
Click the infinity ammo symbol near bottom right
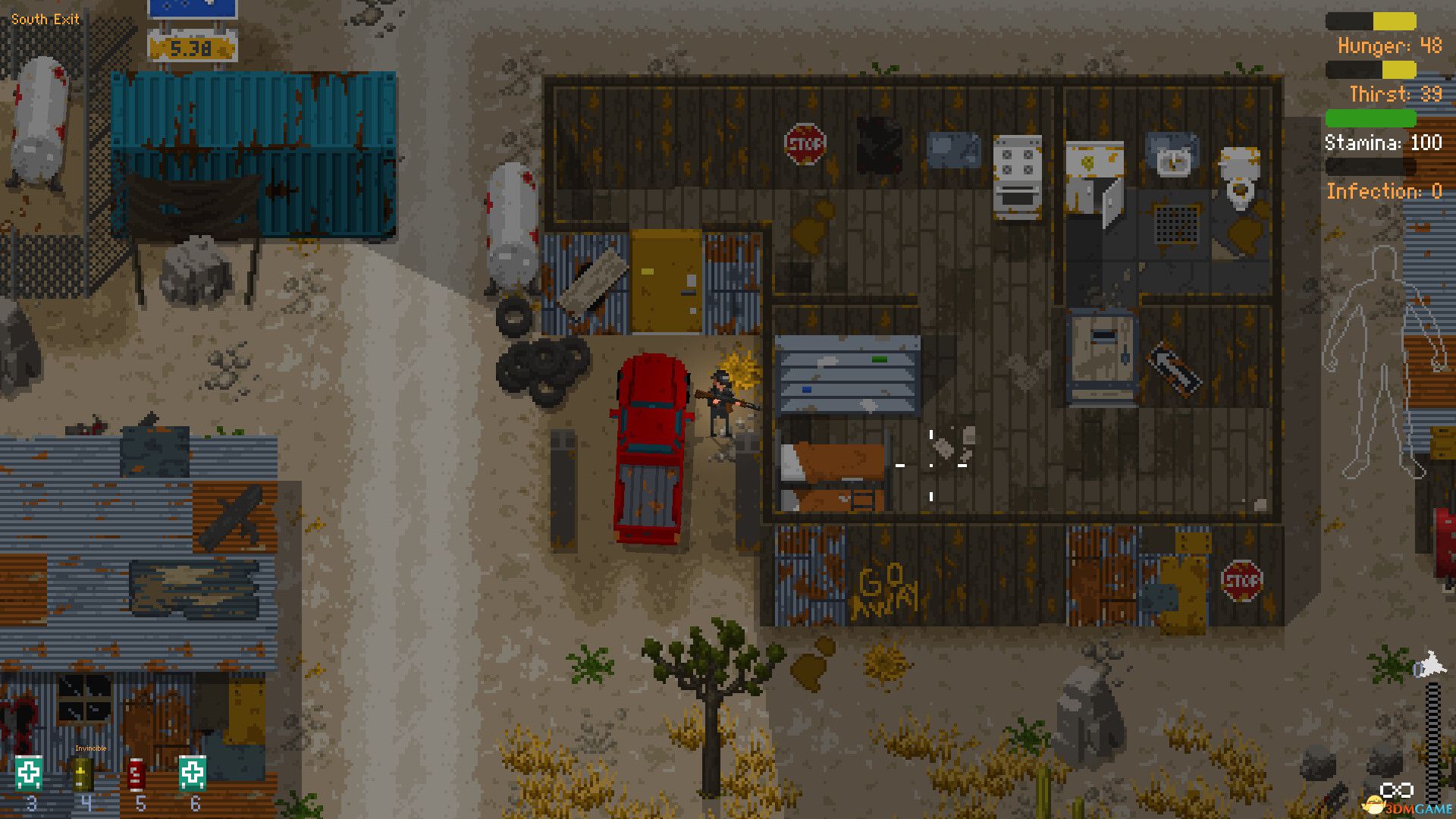tap(1396, 789)
